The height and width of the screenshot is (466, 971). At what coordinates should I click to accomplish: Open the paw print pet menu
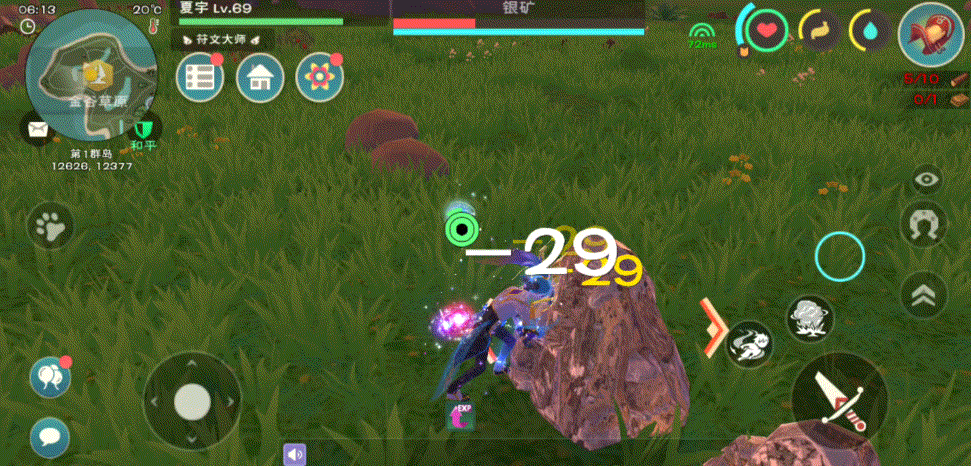[x=49, y=226]
